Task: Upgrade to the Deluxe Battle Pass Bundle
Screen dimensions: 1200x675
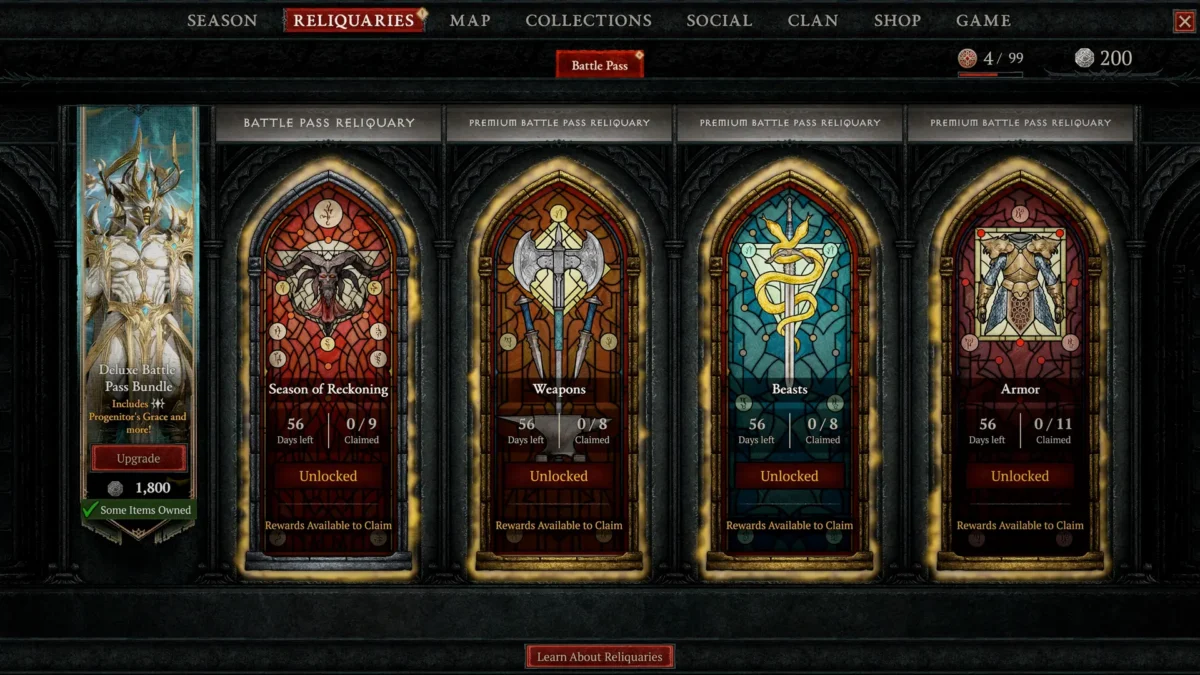Action: click(x=139, y=458)
